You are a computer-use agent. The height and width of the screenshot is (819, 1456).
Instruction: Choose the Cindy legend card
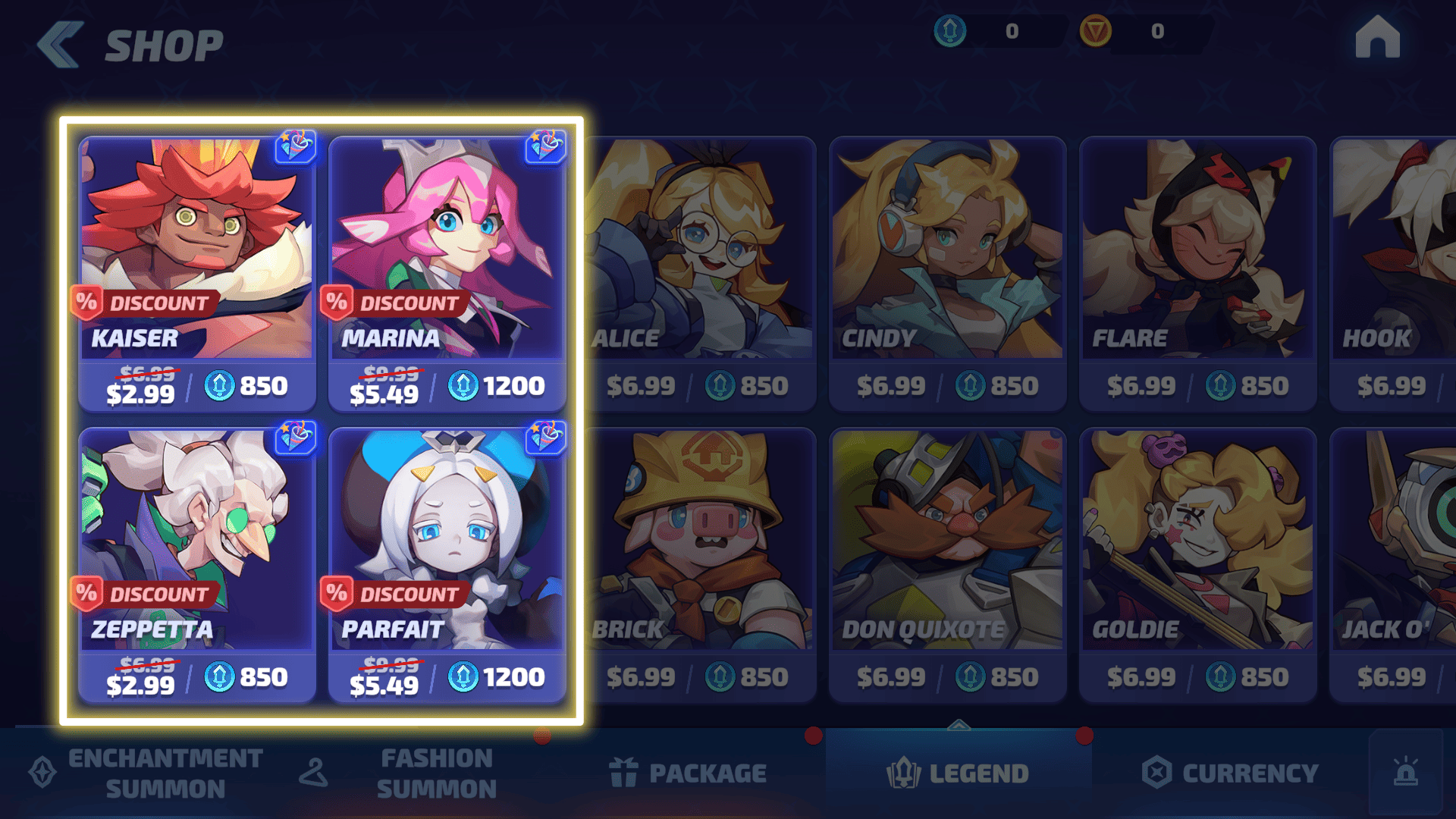click(948, 273)
